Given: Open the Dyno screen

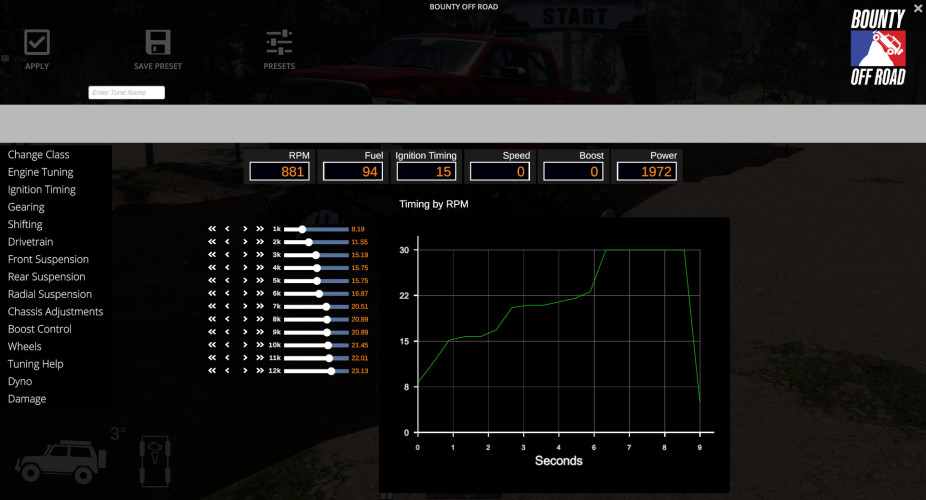Looking at the screenshot, I should [x=20, y=382].
